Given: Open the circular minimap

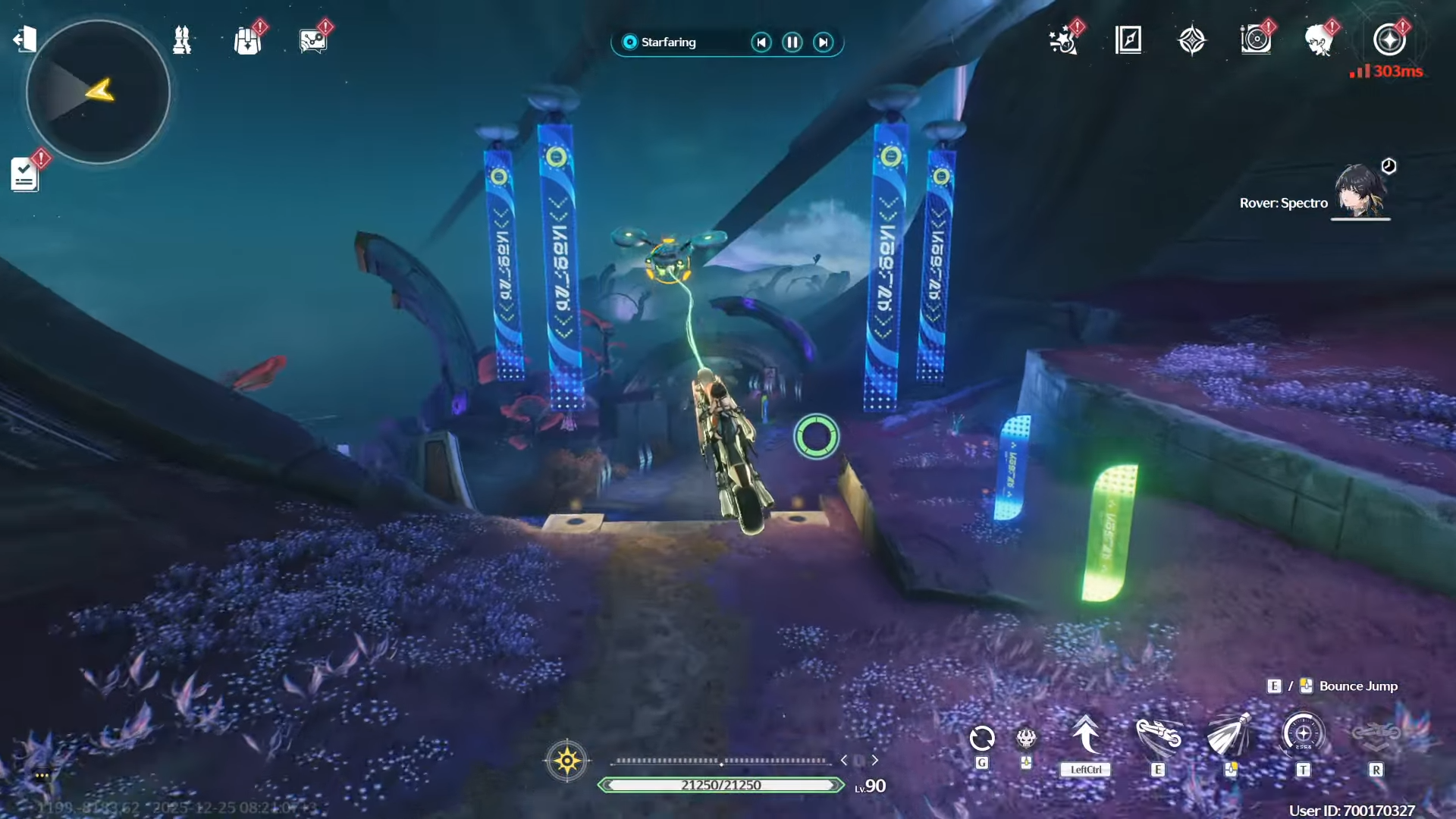Looking at the screenshot, I should point(98,92).
